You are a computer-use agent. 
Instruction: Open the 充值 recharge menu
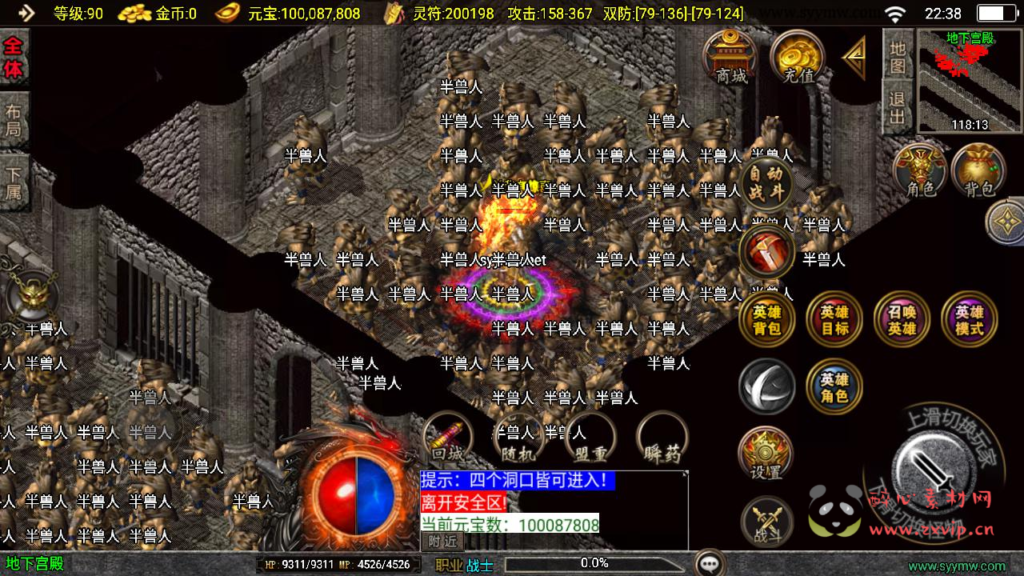[x=797, y=58]
